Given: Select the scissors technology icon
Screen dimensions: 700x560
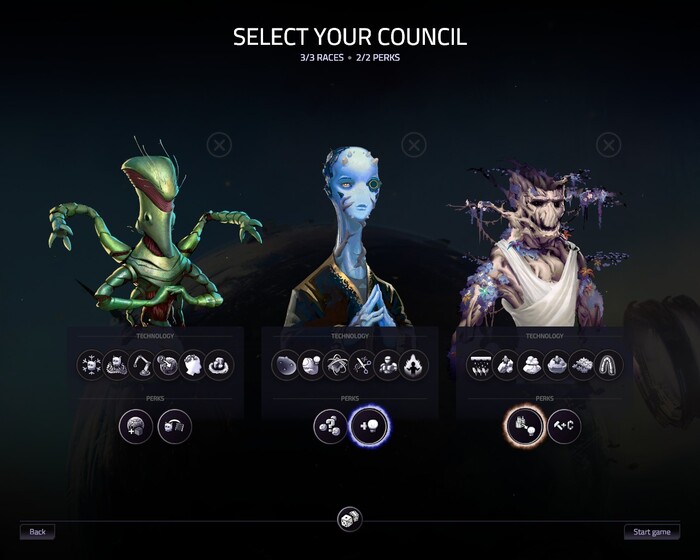Looking at the screenshot, I should (x=362, y=365).
